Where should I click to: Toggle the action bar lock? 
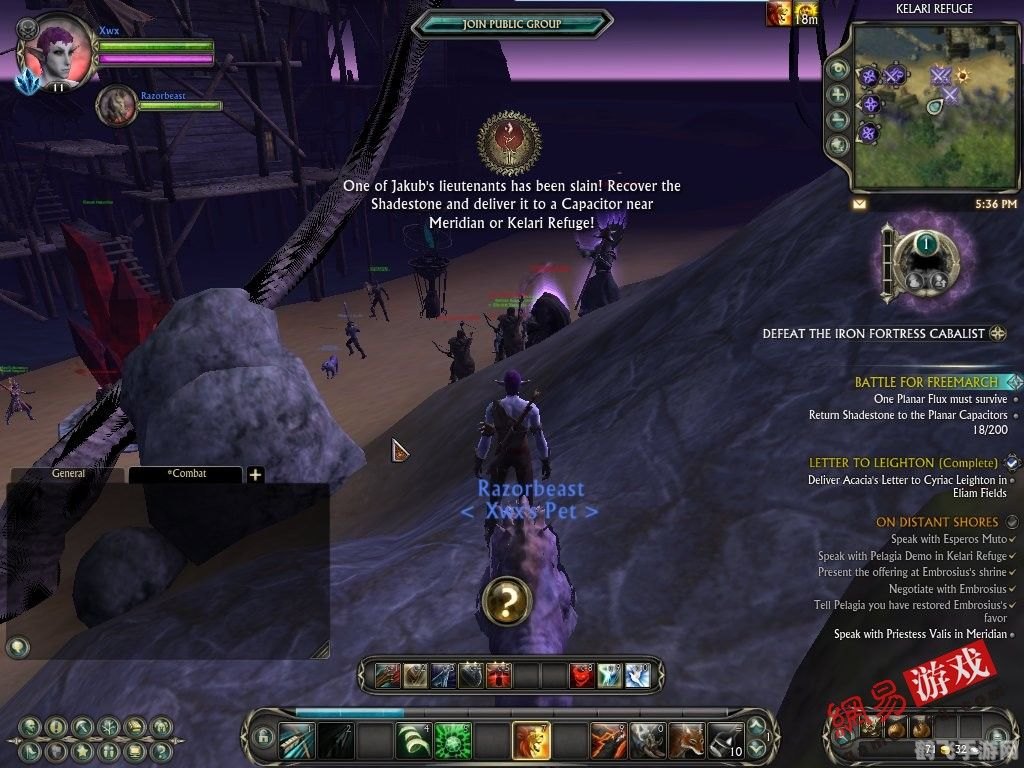264,739
